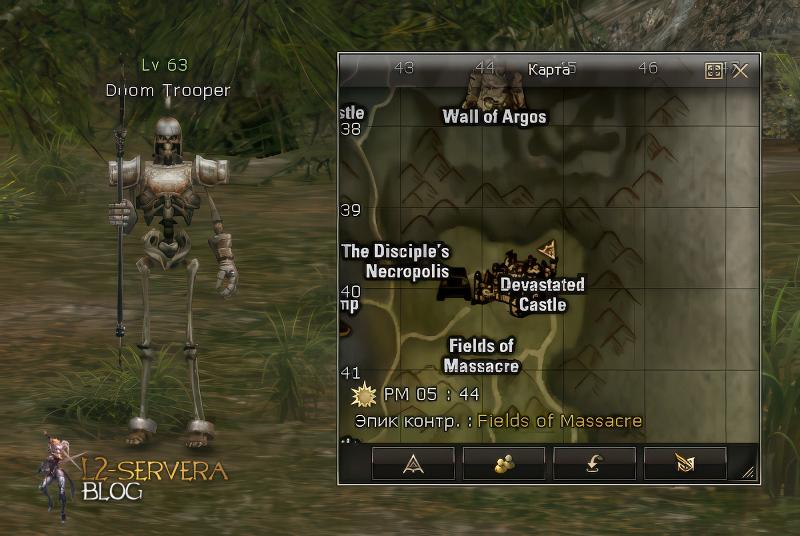Click the crossed-out arrow button
The width and height of the screenshot is (800, 536).
click(x=685, y=463)
